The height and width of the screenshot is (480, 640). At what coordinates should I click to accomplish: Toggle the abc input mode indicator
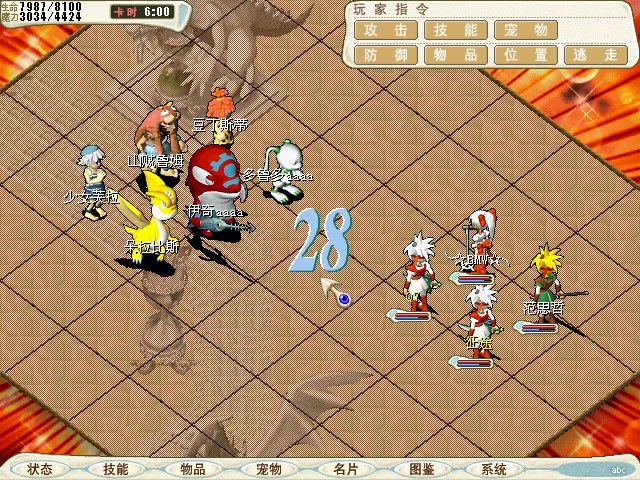point(616,469)
